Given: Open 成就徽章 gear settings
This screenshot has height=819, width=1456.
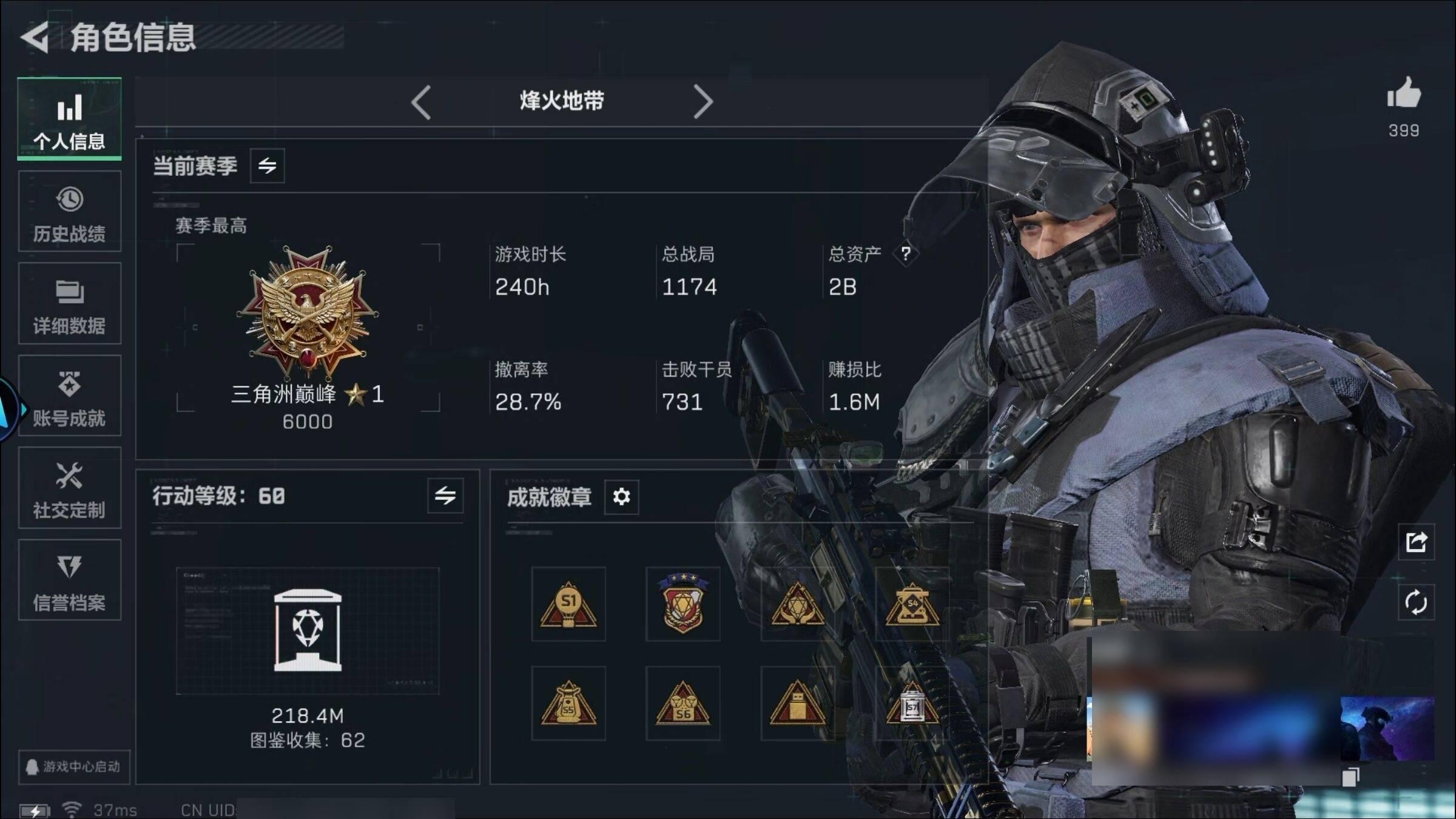Looking at the screenshot, I should point(621,497).
